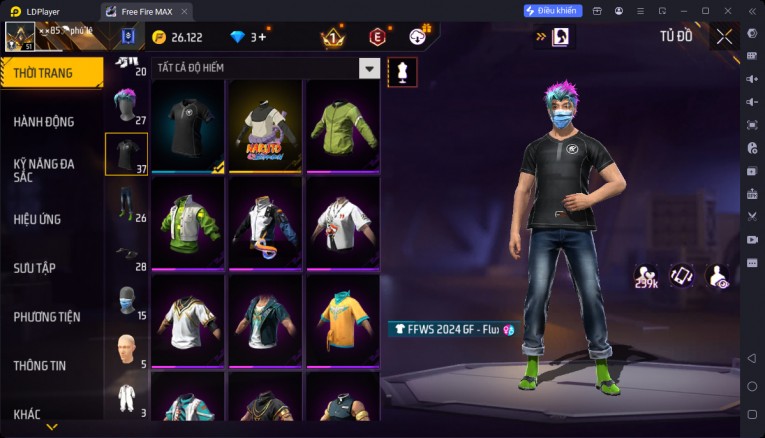Show the hair subcategory with pink hairstyle
Viewport: 765px width, 438px height.
tap(126, 106)
